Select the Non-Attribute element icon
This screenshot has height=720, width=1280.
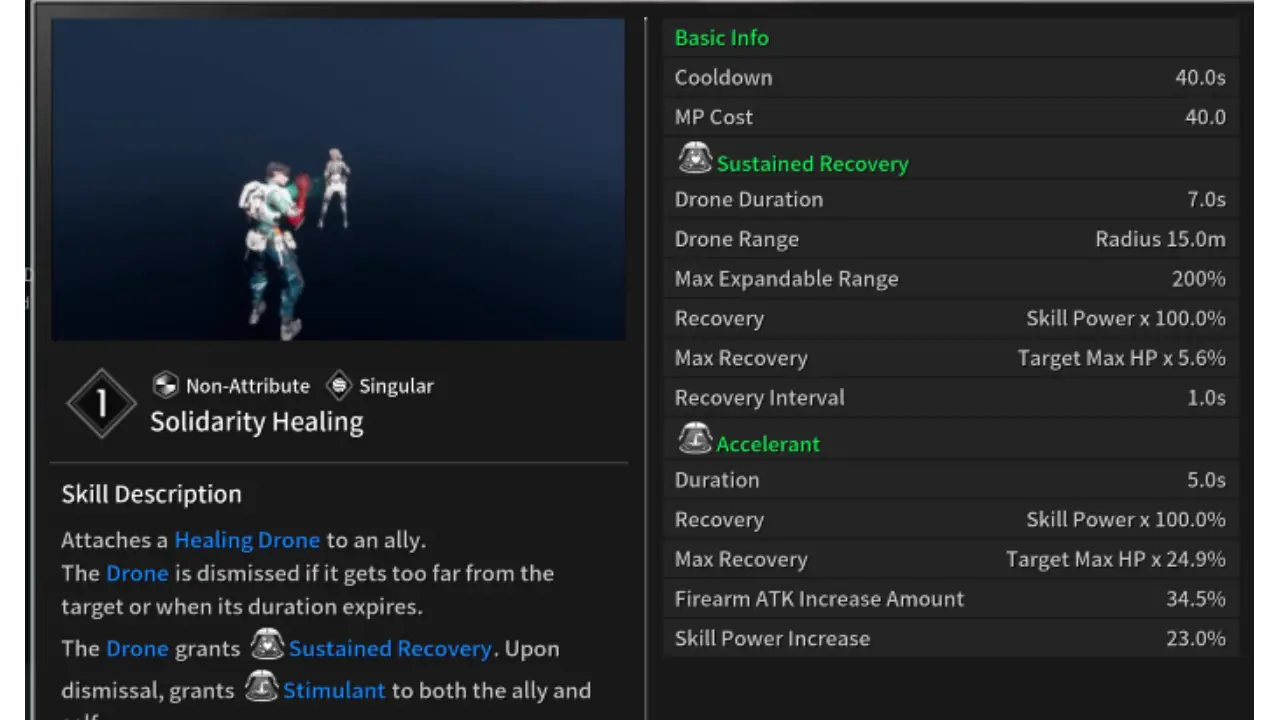(165, 385)
